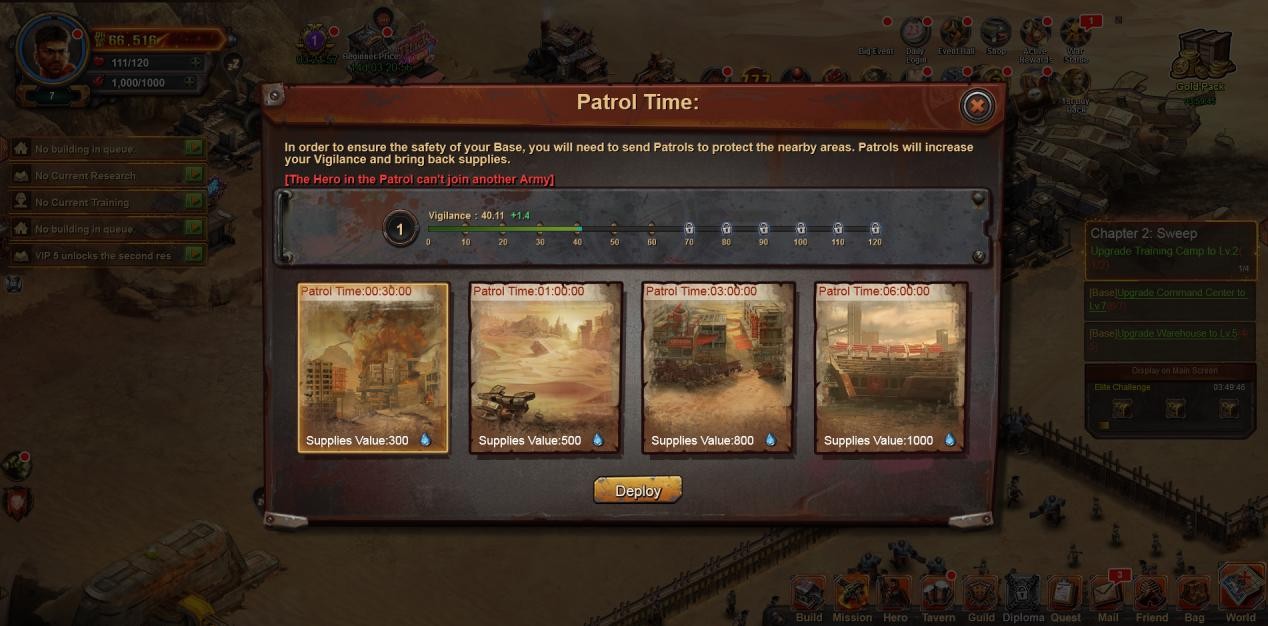
Task: Open the Guild panel
Action: (x=981, y=596)
